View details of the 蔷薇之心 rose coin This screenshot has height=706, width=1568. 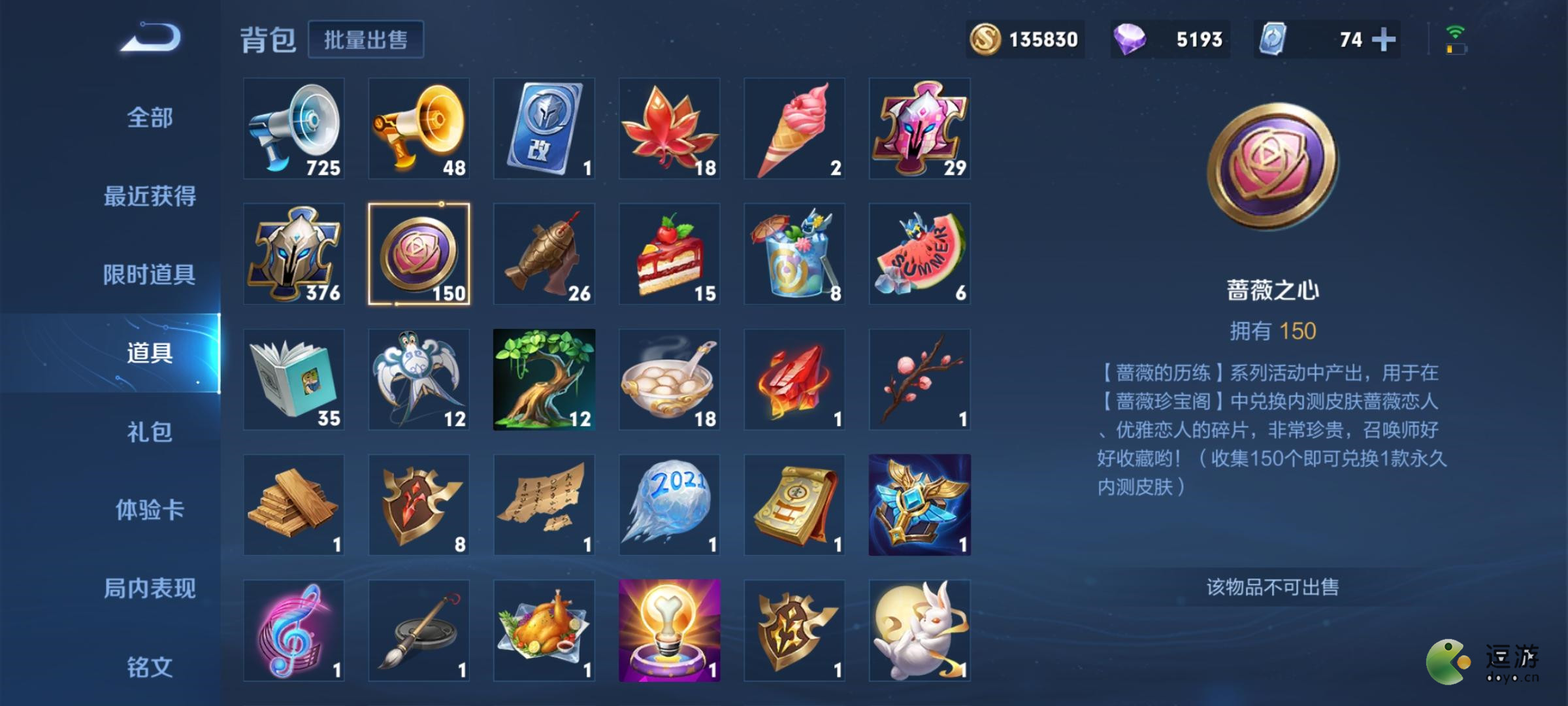point(418,255)
